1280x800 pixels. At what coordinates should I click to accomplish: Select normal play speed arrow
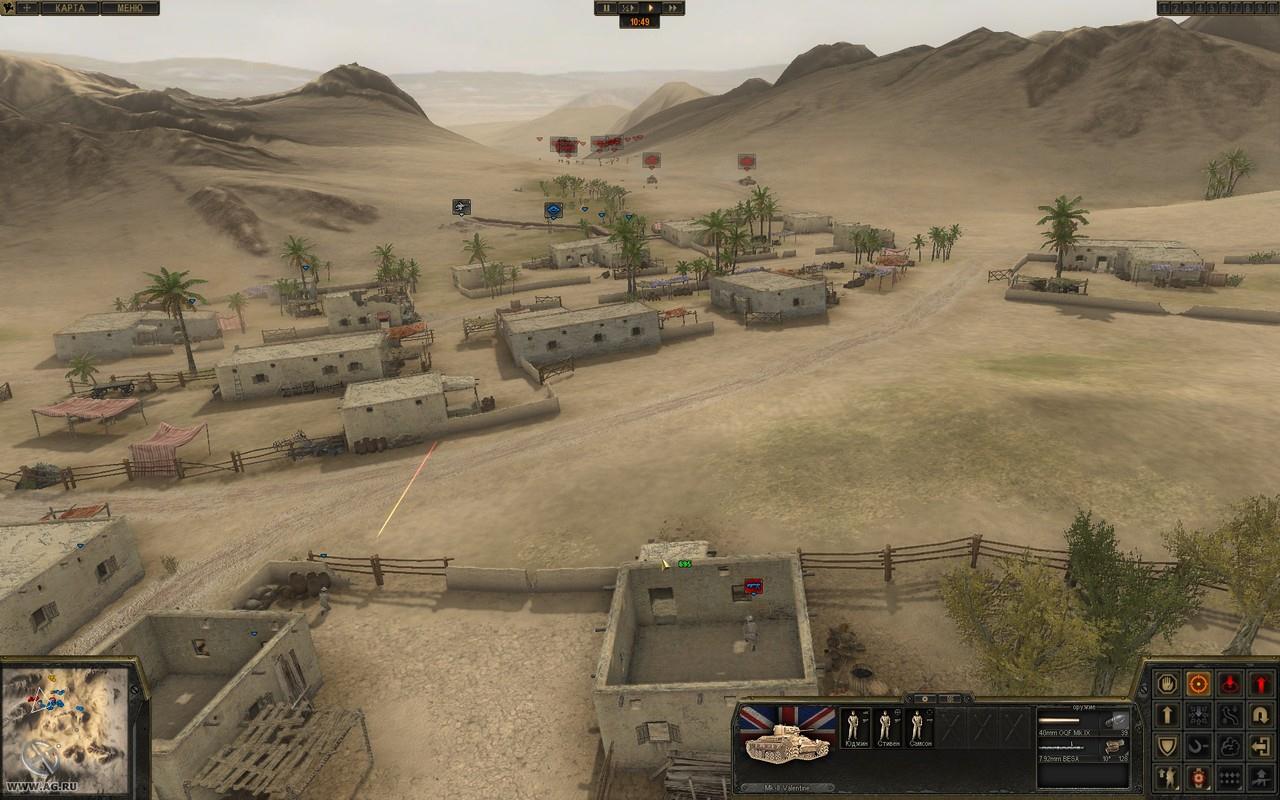[650, 8]
